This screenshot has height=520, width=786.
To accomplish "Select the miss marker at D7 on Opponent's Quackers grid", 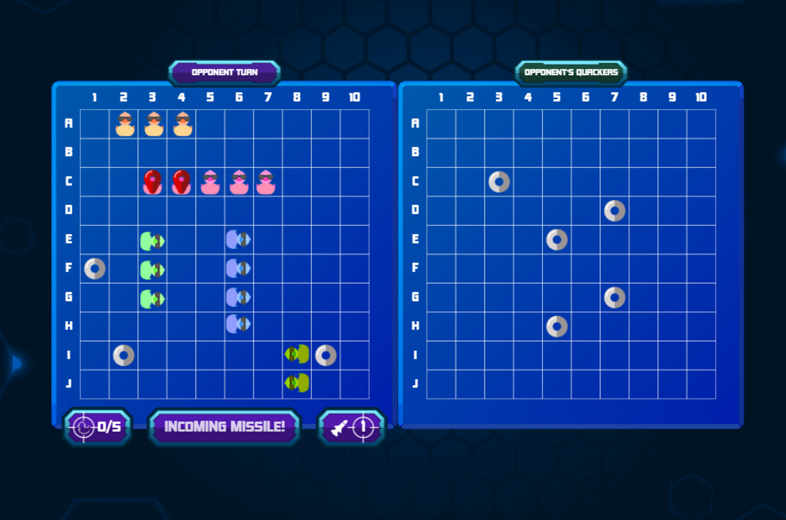I will [615, 211].
